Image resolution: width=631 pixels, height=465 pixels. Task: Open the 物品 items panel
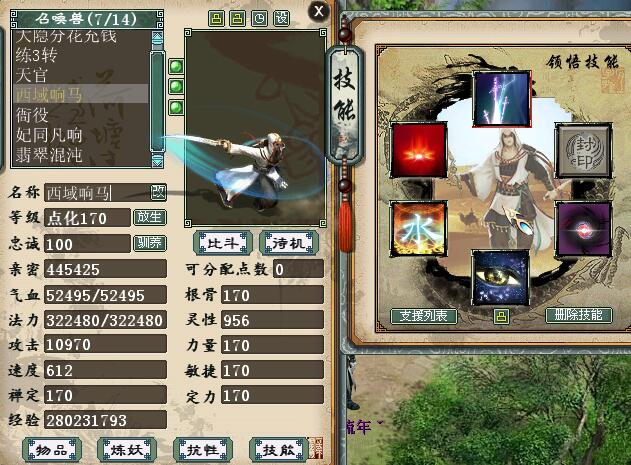pos(55,449)
